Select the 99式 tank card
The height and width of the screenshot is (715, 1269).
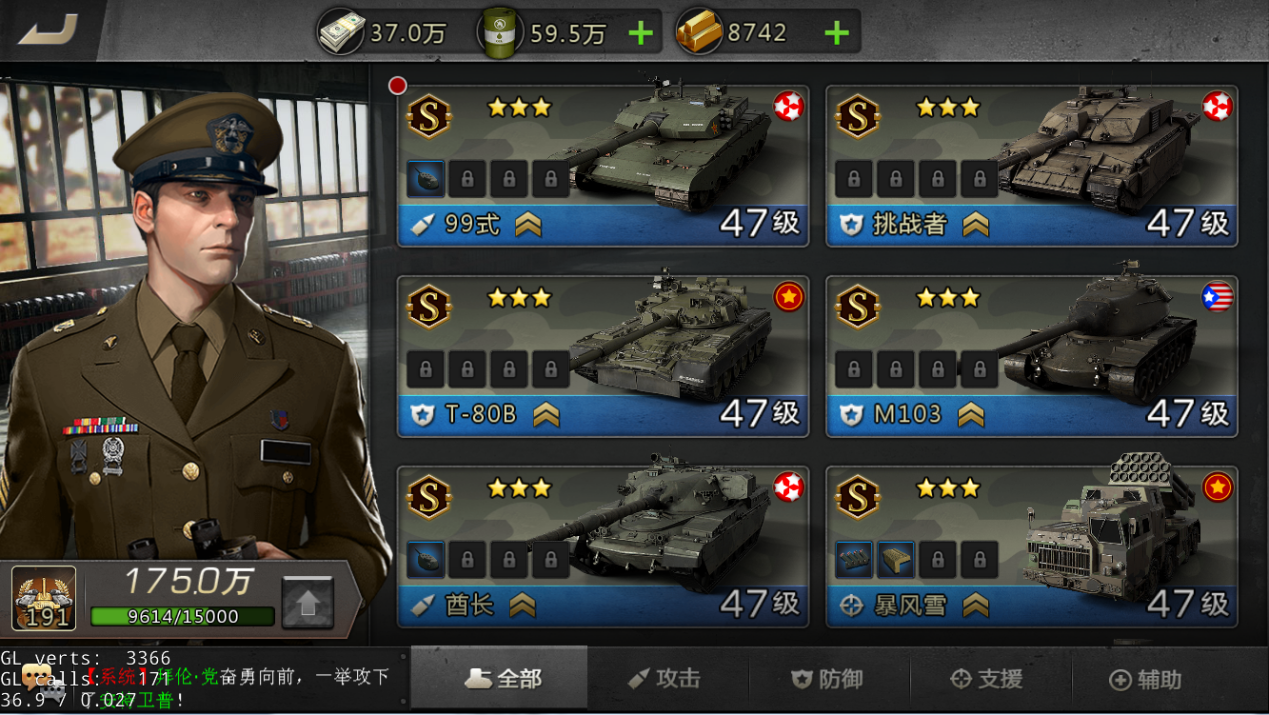point(603,166)
